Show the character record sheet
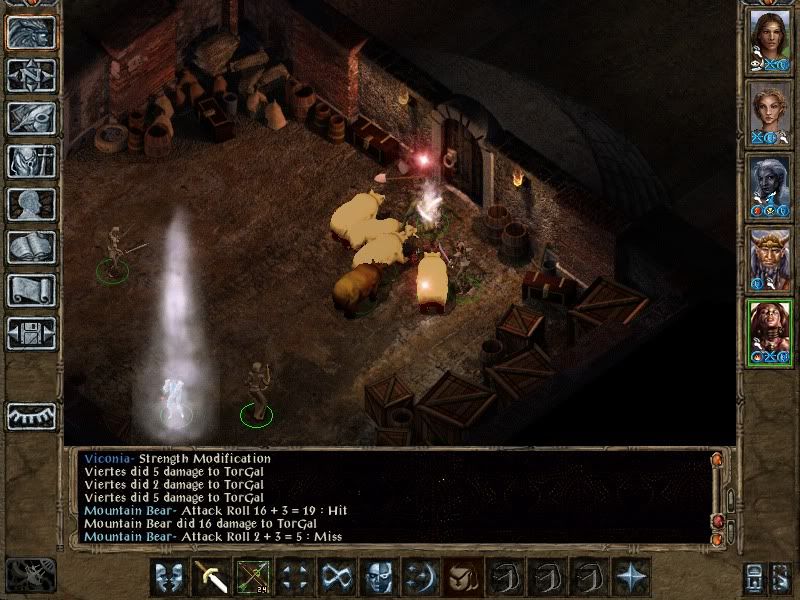This screenshot has width=800, height=600. [x=31, y=205]
